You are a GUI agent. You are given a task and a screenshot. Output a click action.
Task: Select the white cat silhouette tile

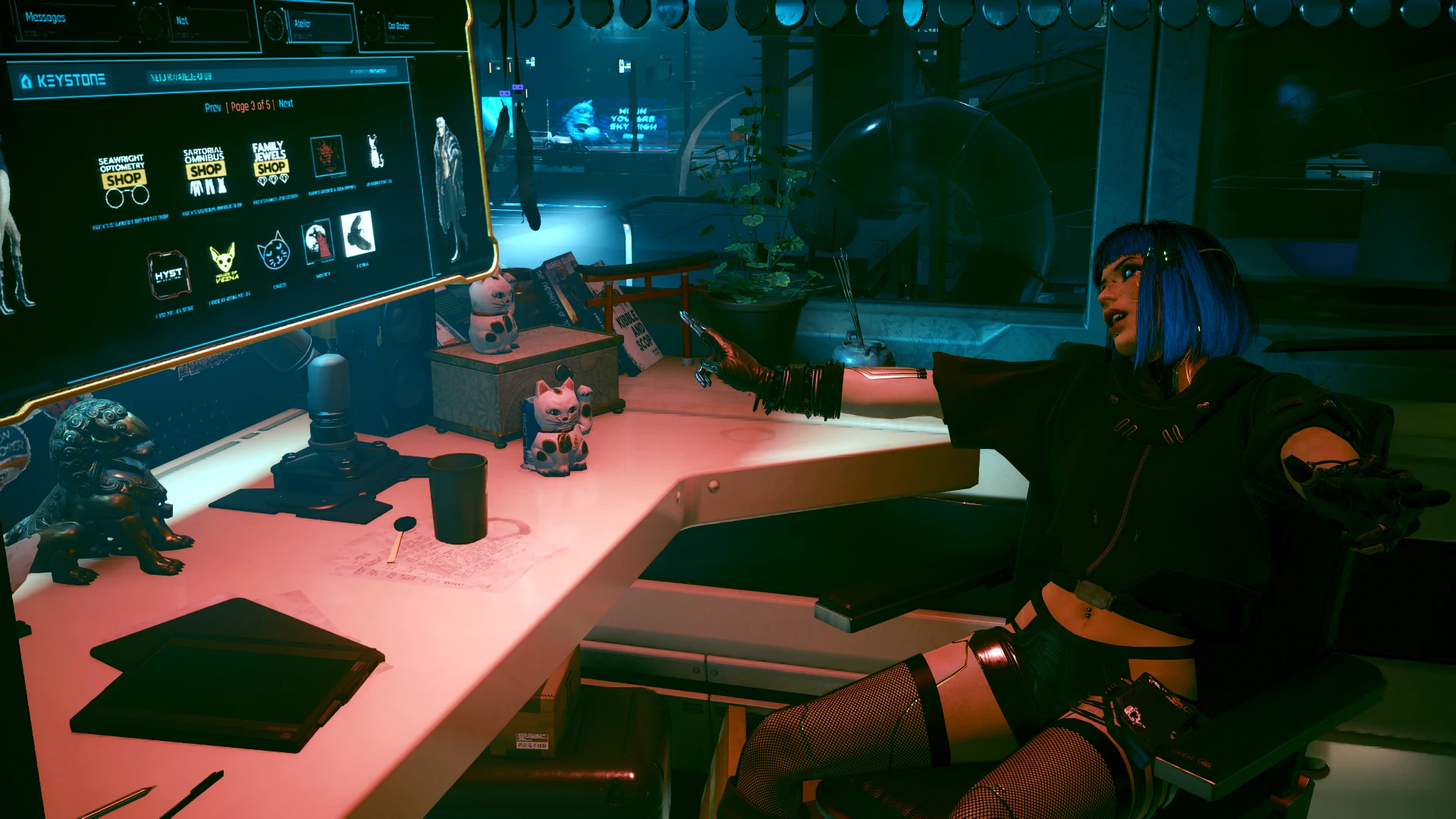coord(373,151)
